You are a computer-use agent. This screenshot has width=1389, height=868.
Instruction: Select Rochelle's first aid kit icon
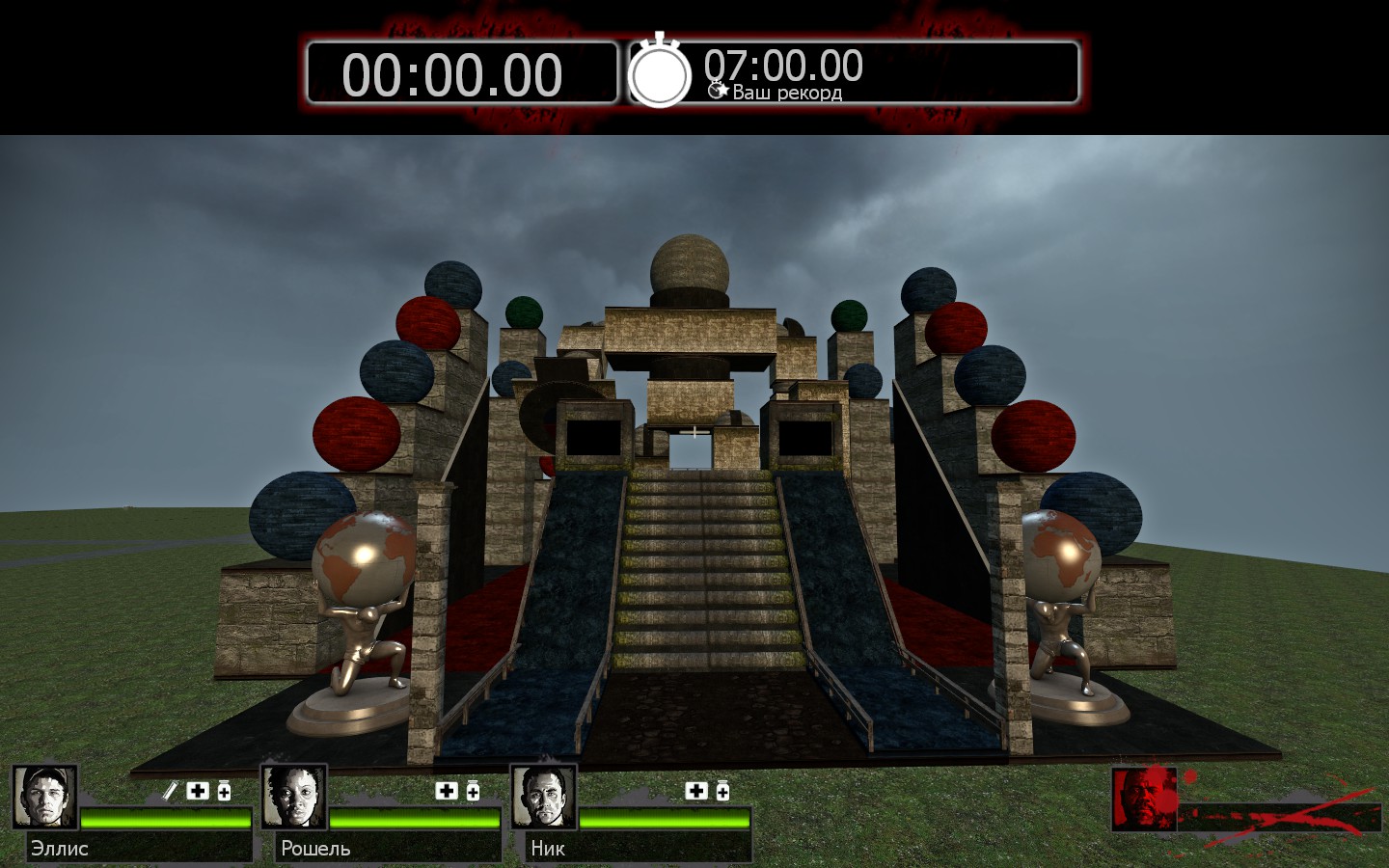(x=447, y=791)
